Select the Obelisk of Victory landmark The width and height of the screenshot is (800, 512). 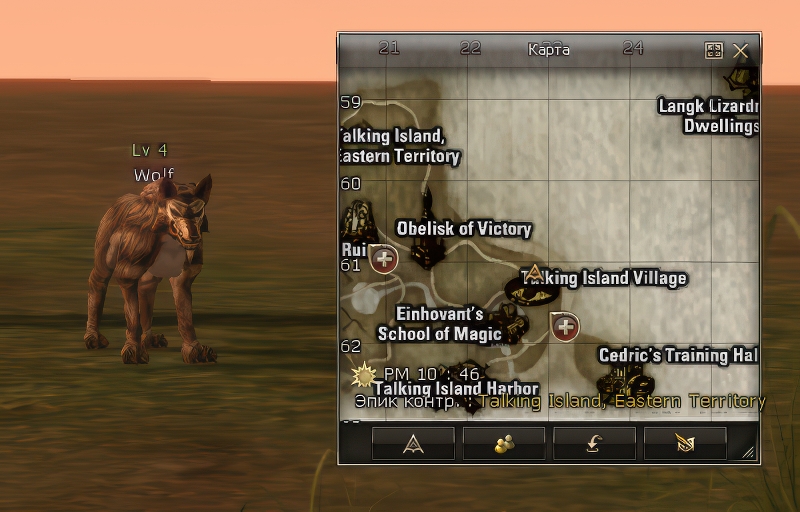click(x=428, y=240)
